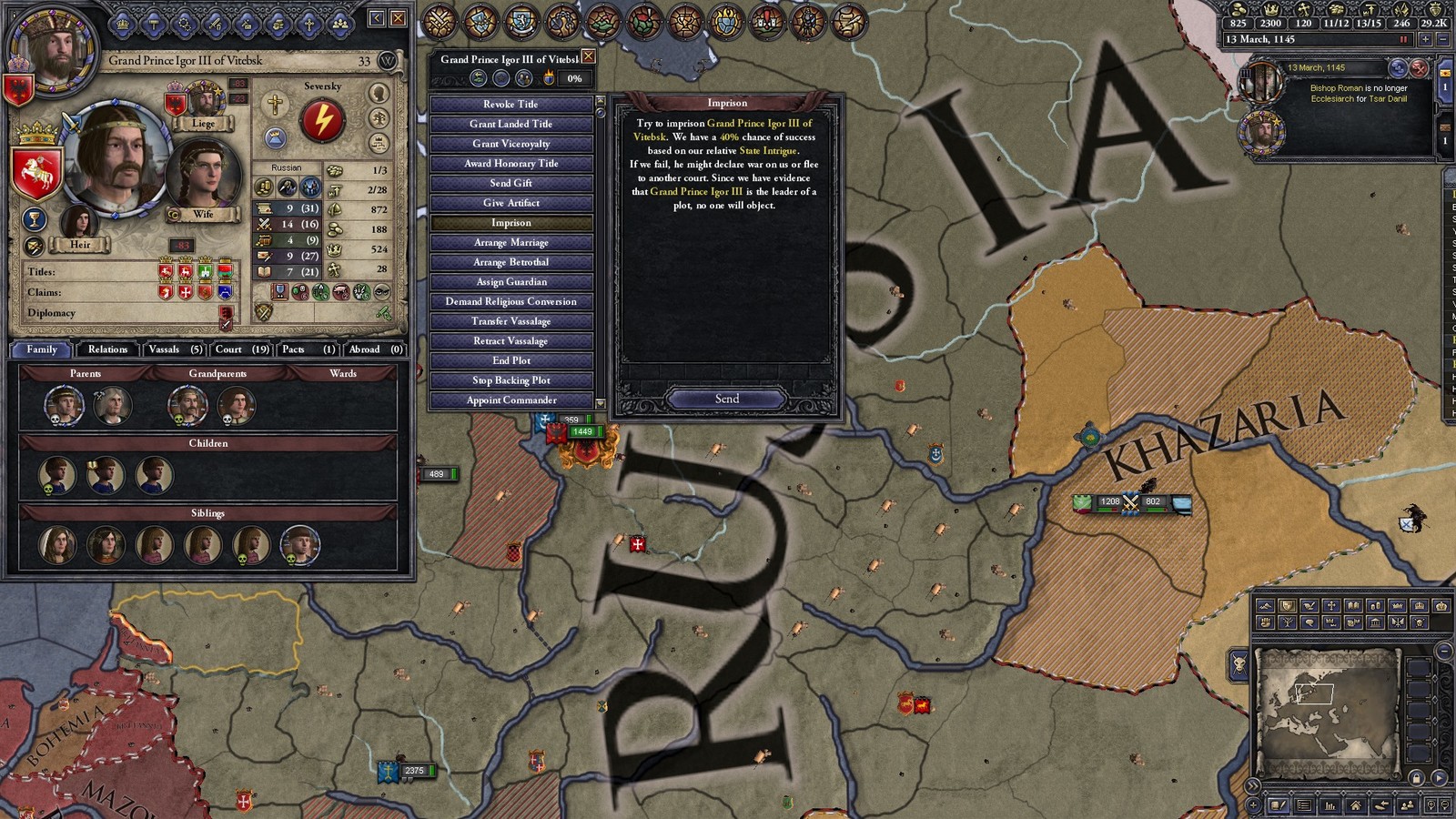Pause the game with the pause button
The width and height of the screenshot is (1456, 819).
(1403, 39)
